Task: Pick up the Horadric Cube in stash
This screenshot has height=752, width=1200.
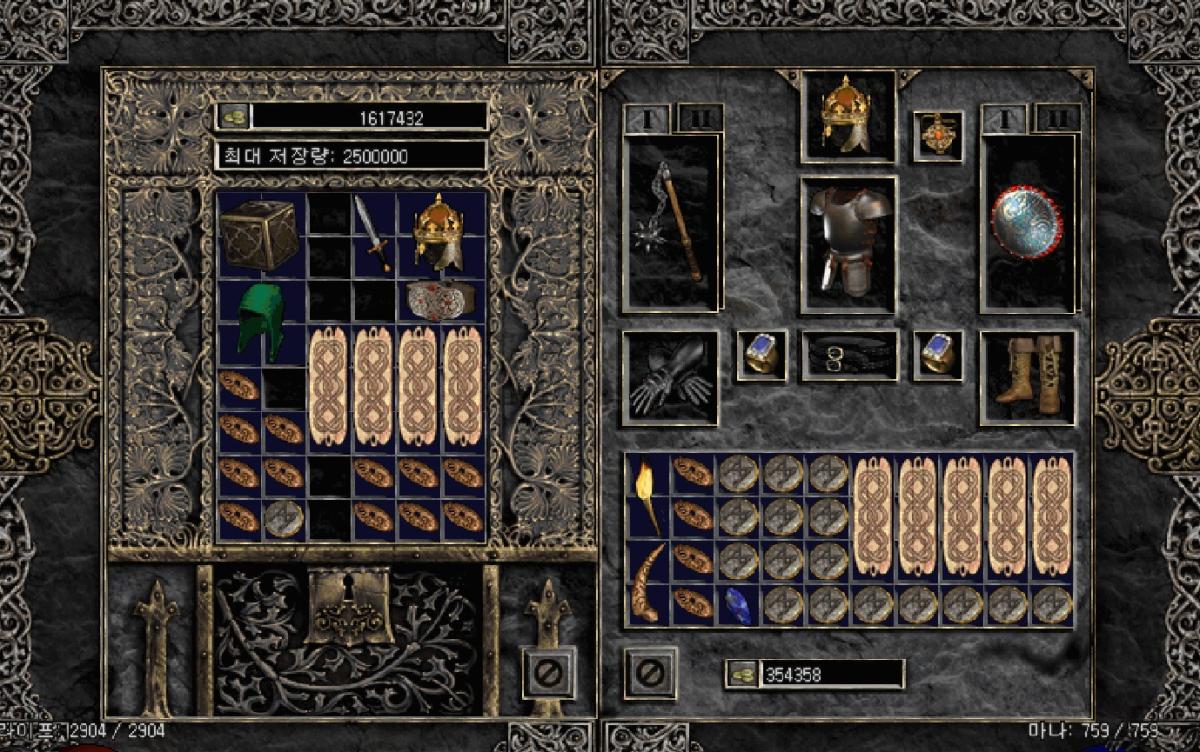Action: point(258,233)
